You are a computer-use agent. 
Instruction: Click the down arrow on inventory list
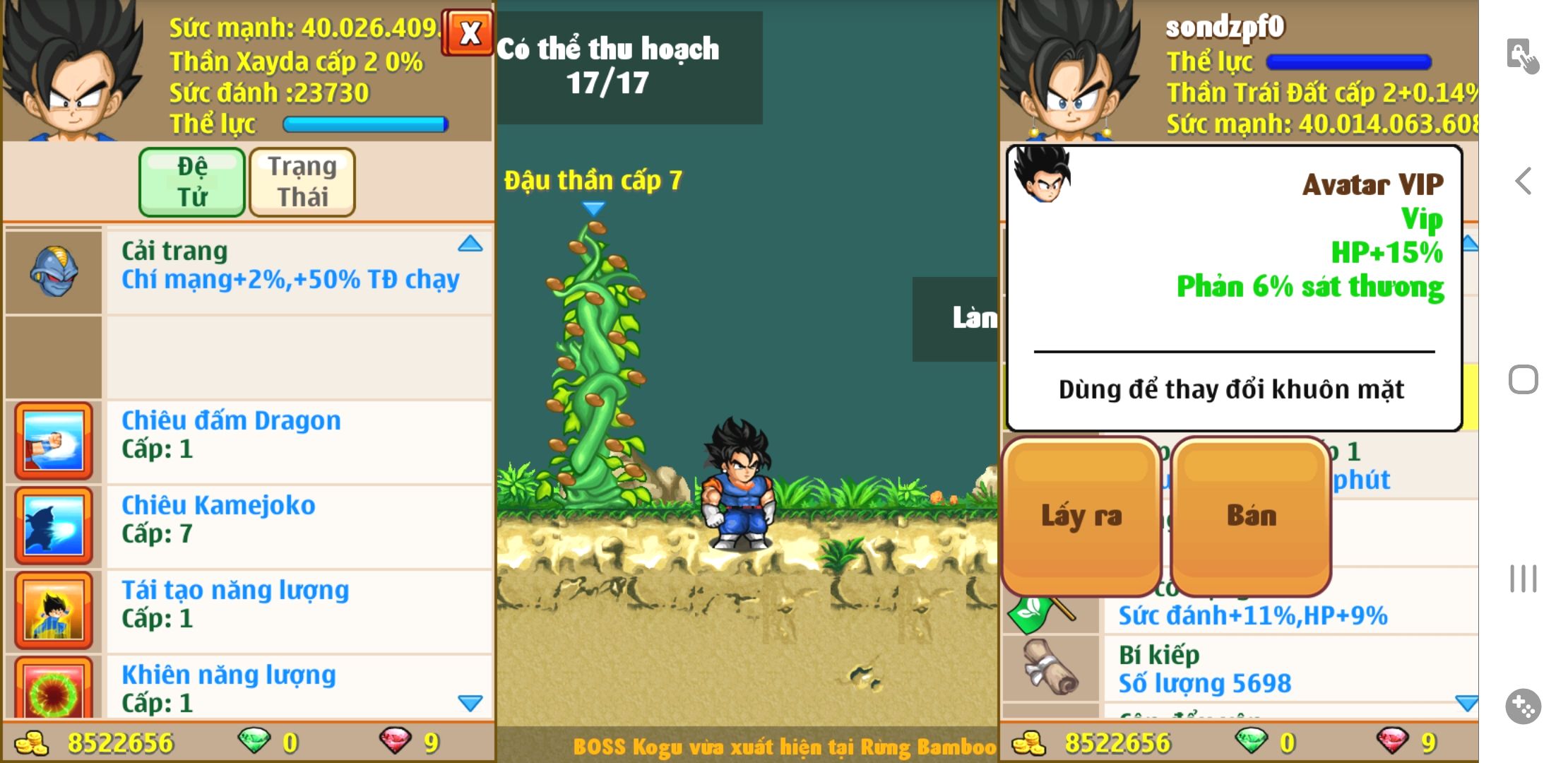tap(1466, 703)
